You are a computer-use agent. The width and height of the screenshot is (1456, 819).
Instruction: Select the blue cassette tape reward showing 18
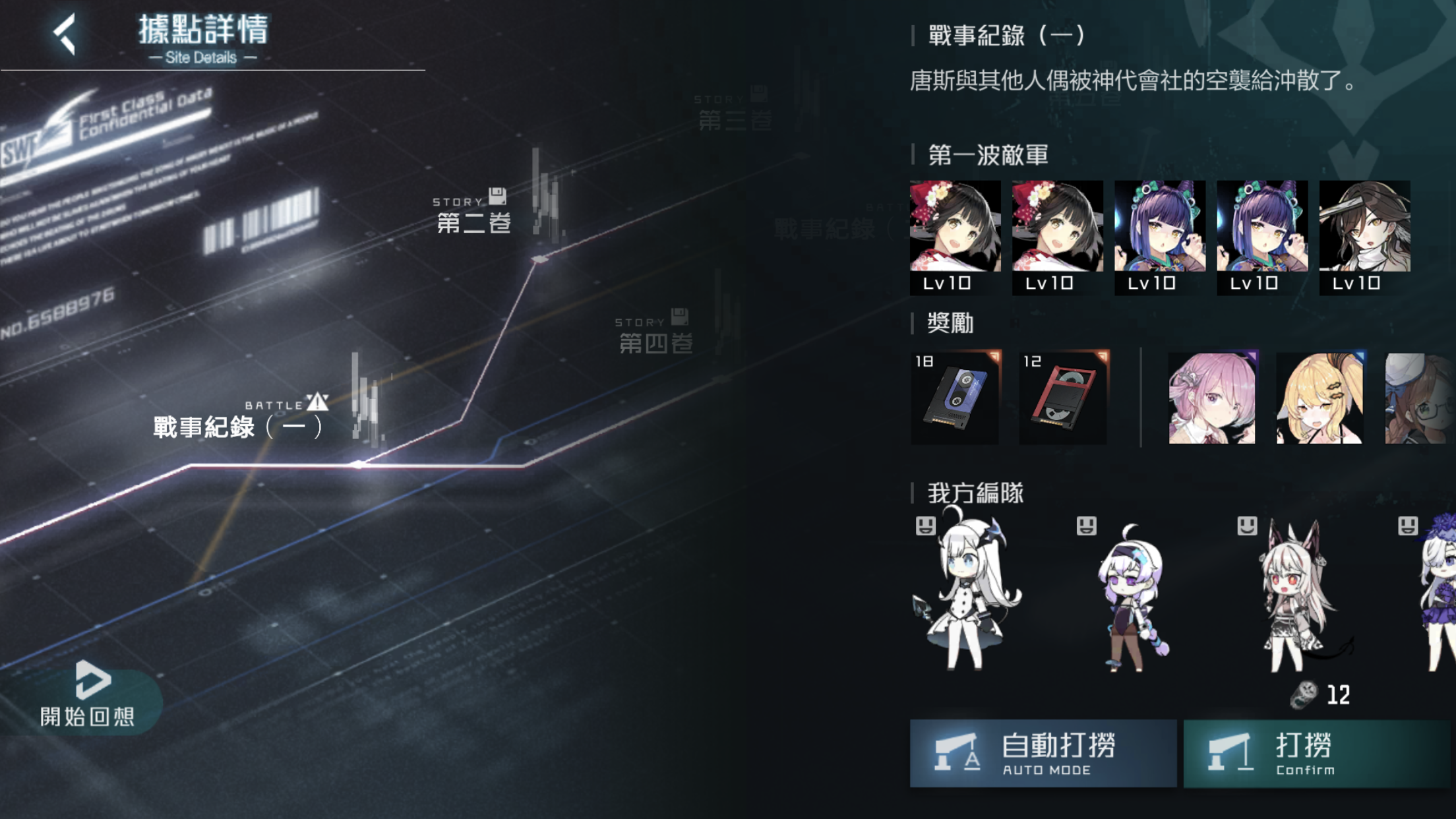point(956,396)
